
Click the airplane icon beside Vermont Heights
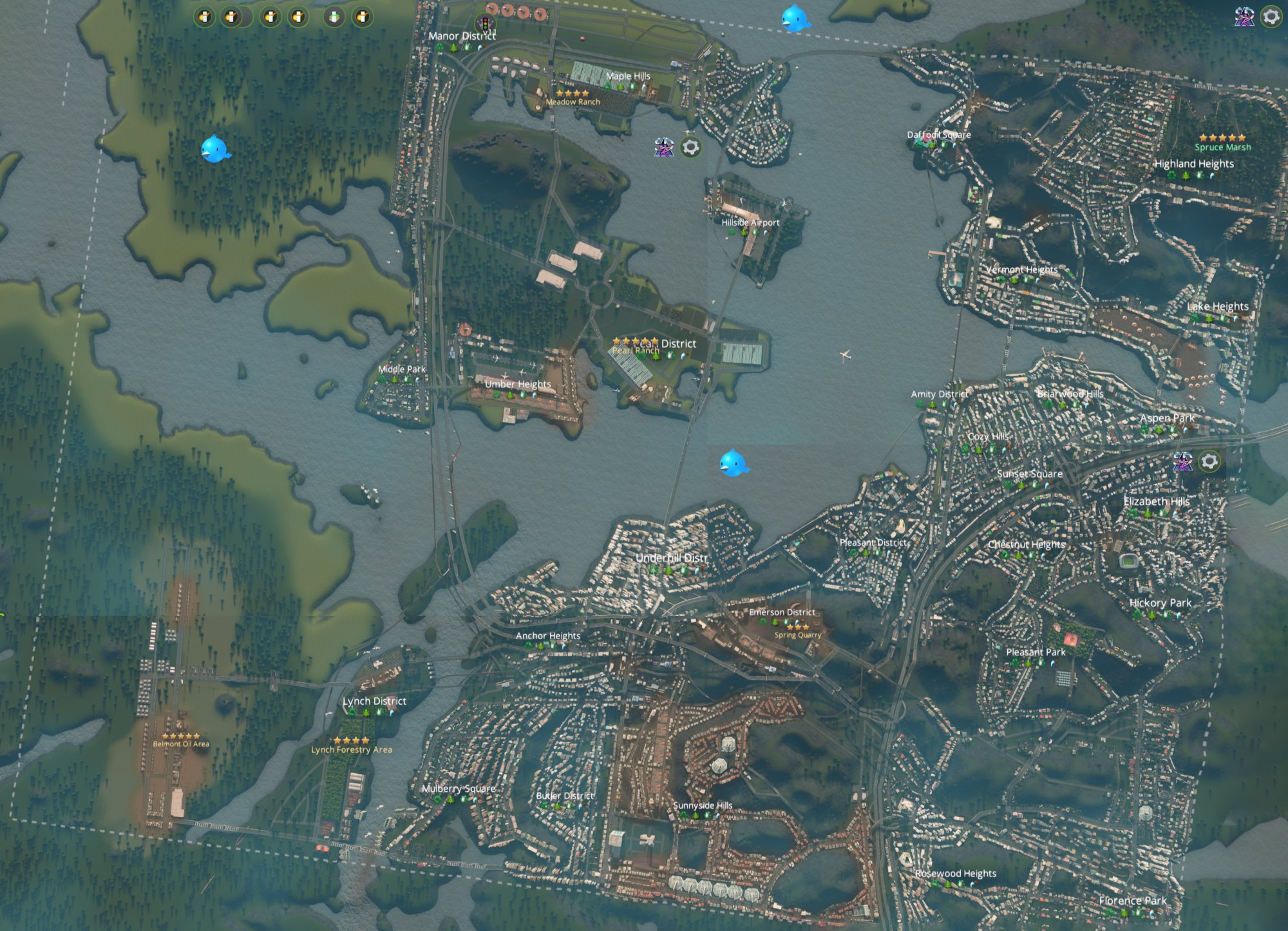click(1054, 286)
